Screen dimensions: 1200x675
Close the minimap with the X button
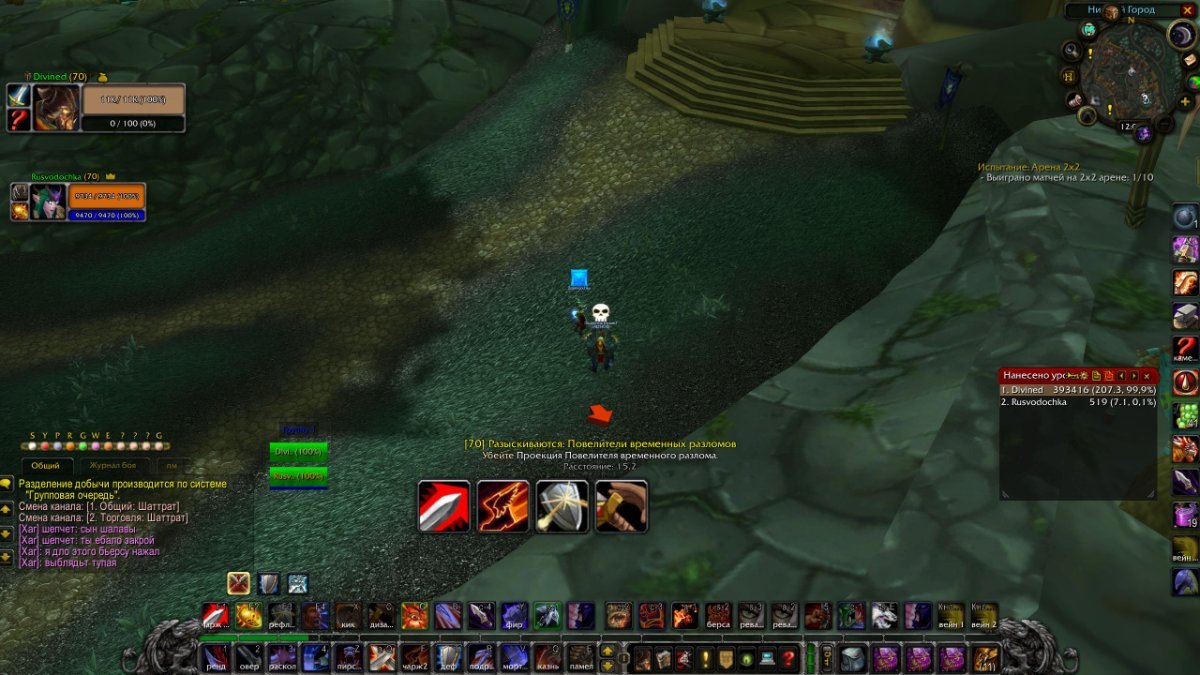click(1187, 10)
